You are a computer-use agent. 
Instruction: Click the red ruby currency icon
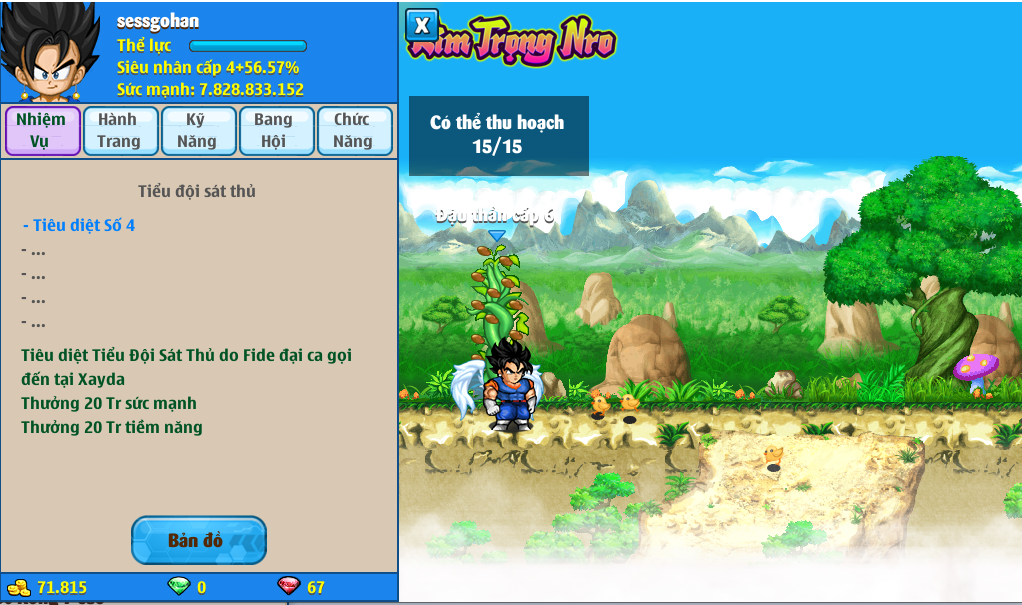point(288,587)
